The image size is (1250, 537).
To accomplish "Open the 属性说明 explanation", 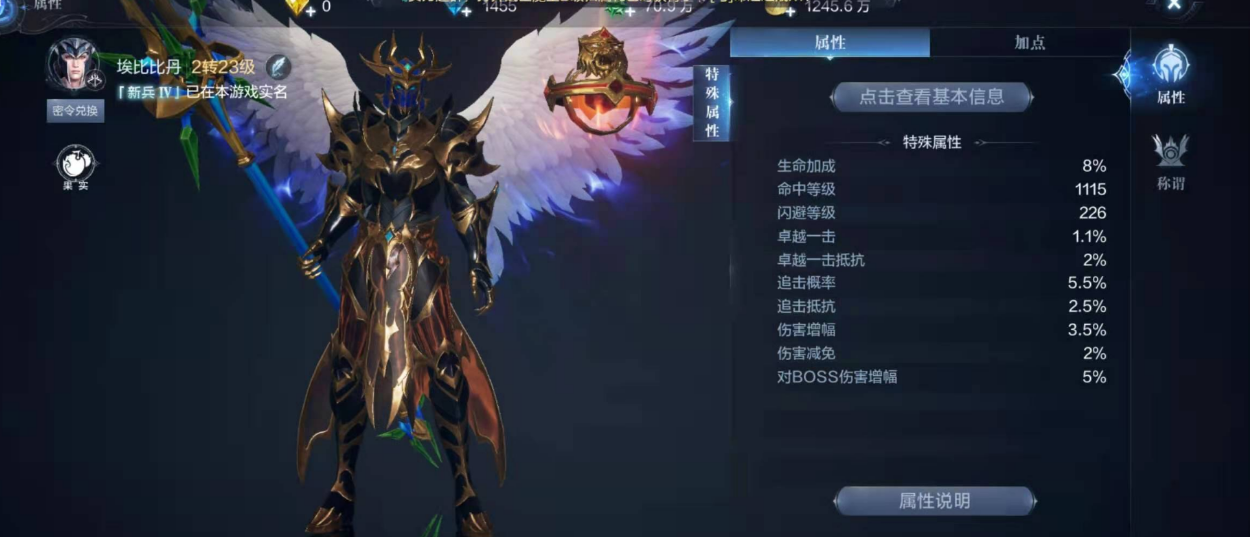I will pyautogui.click(x=934, y=501).
